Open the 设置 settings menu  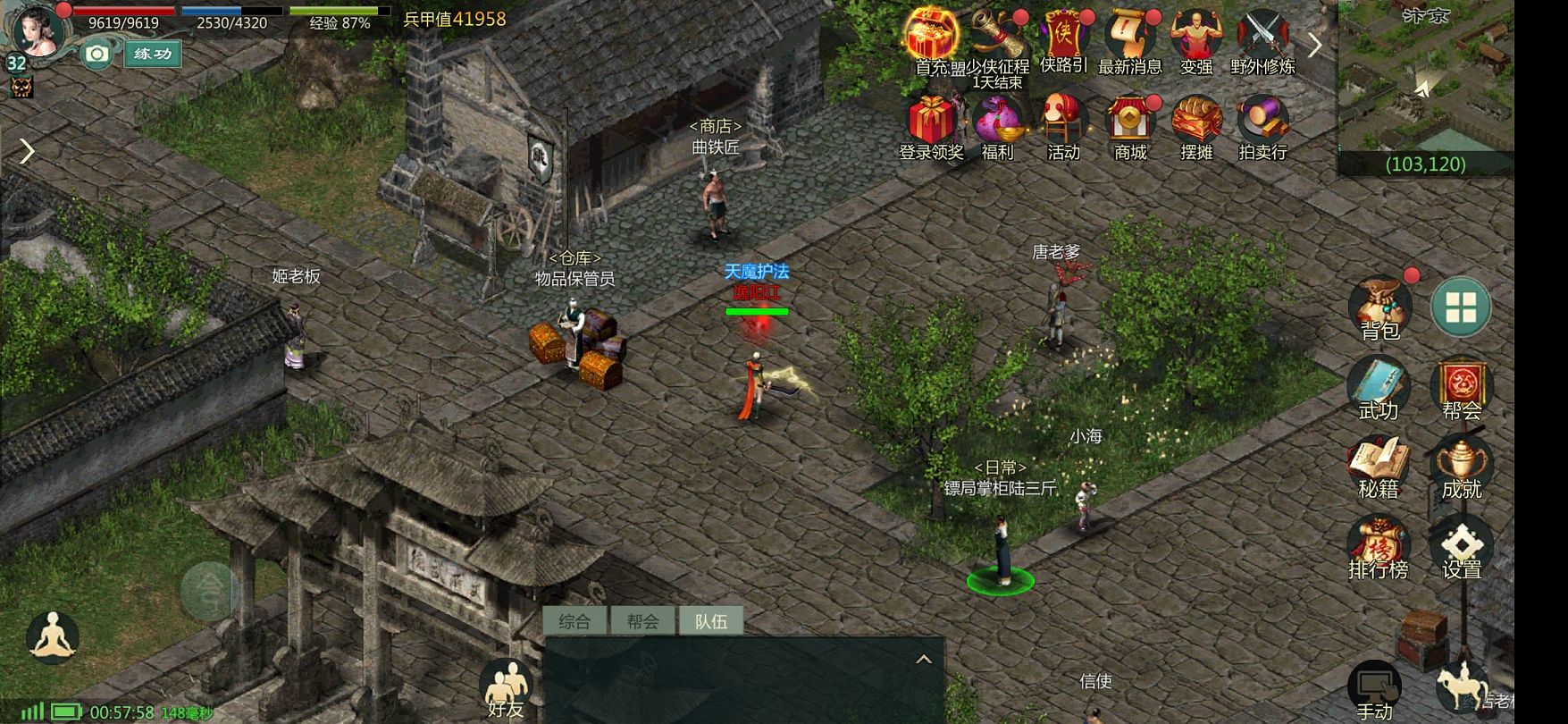pos(1462,545)
